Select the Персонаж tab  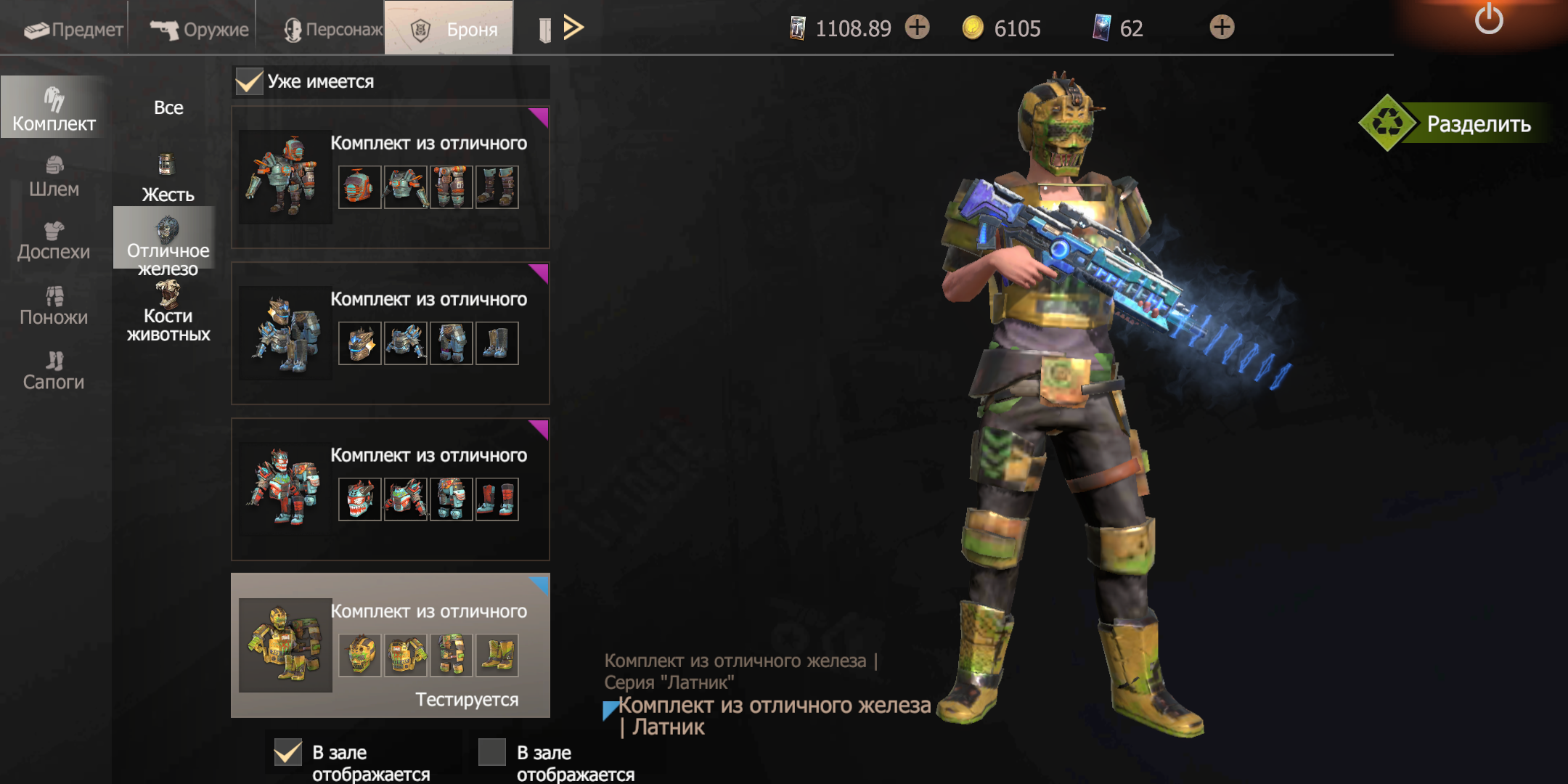(x=332, y=29)
